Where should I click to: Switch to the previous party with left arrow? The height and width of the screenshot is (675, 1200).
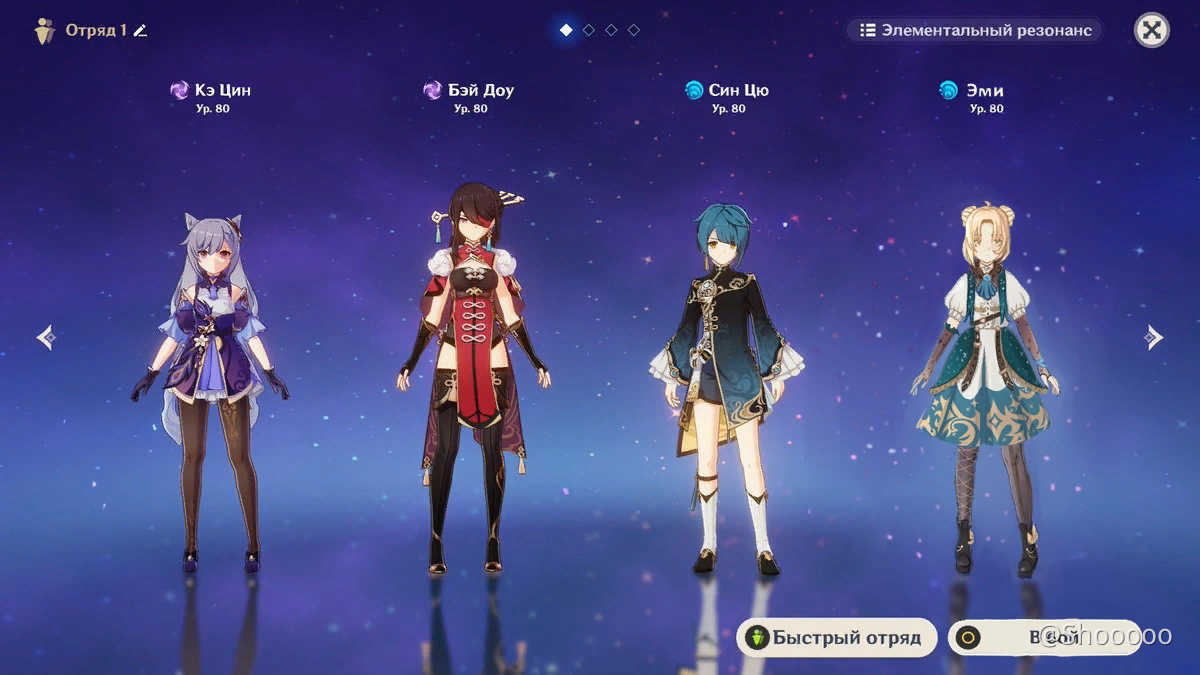coord(45,338)
